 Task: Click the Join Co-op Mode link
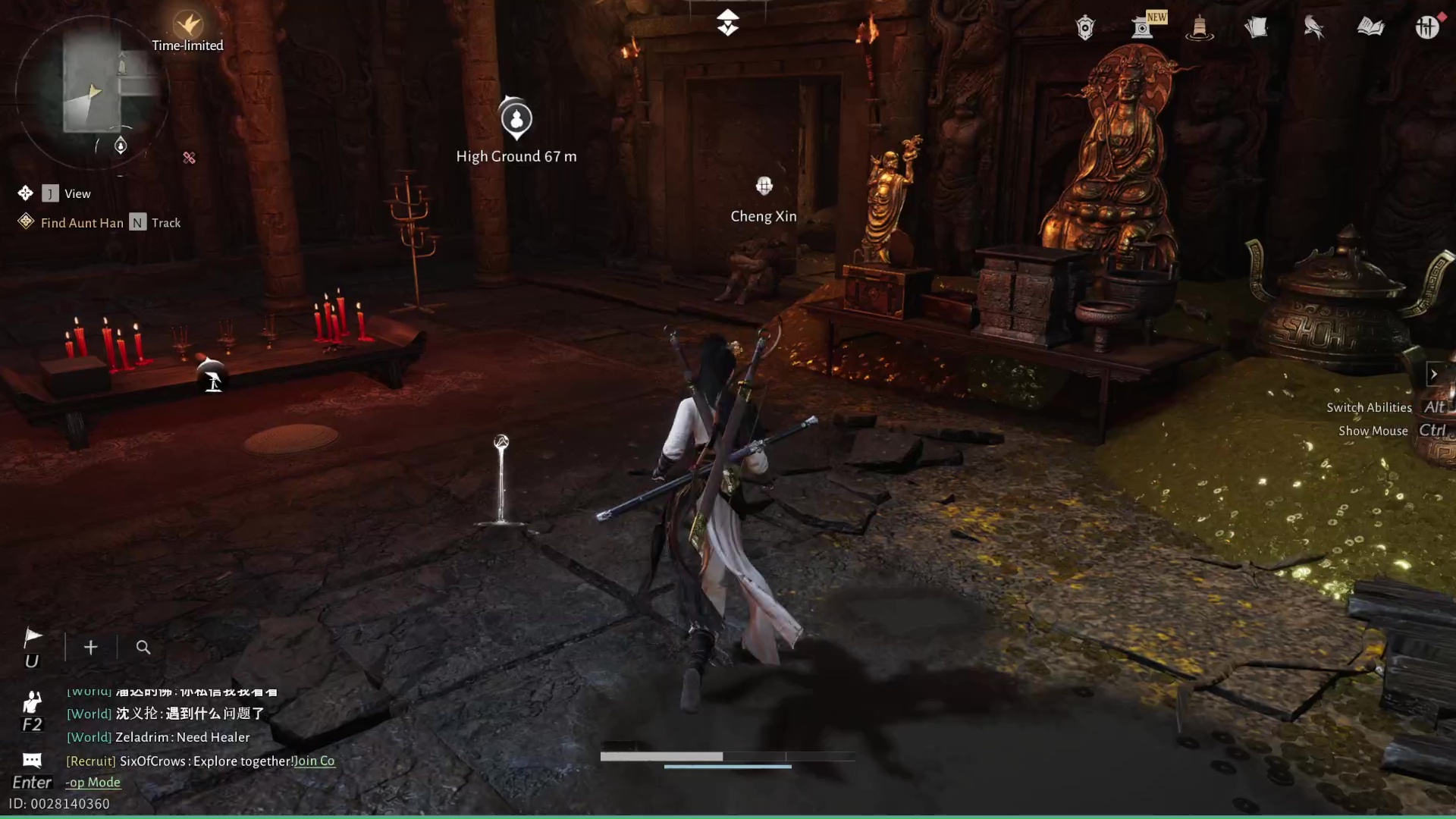coord(314,761)
